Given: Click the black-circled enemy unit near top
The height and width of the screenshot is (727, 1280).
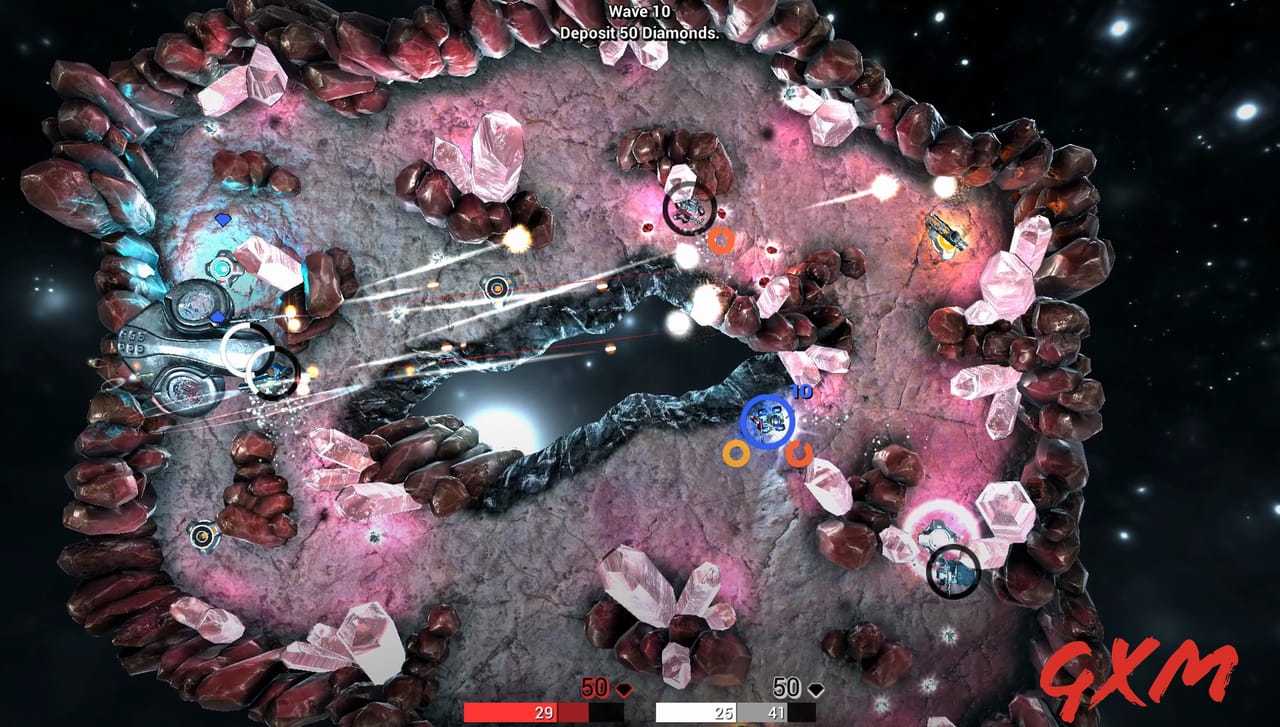Looking at the screenshot, I should (x=690, y=207).
